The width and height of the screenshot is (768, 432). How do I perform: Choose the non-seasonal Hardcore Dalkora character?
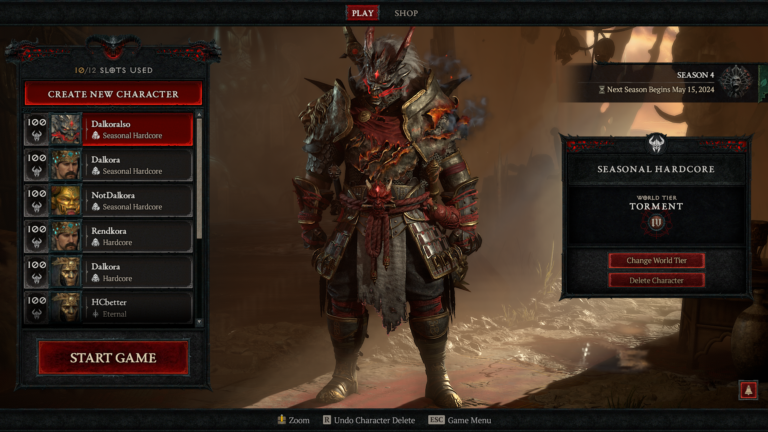109,271
